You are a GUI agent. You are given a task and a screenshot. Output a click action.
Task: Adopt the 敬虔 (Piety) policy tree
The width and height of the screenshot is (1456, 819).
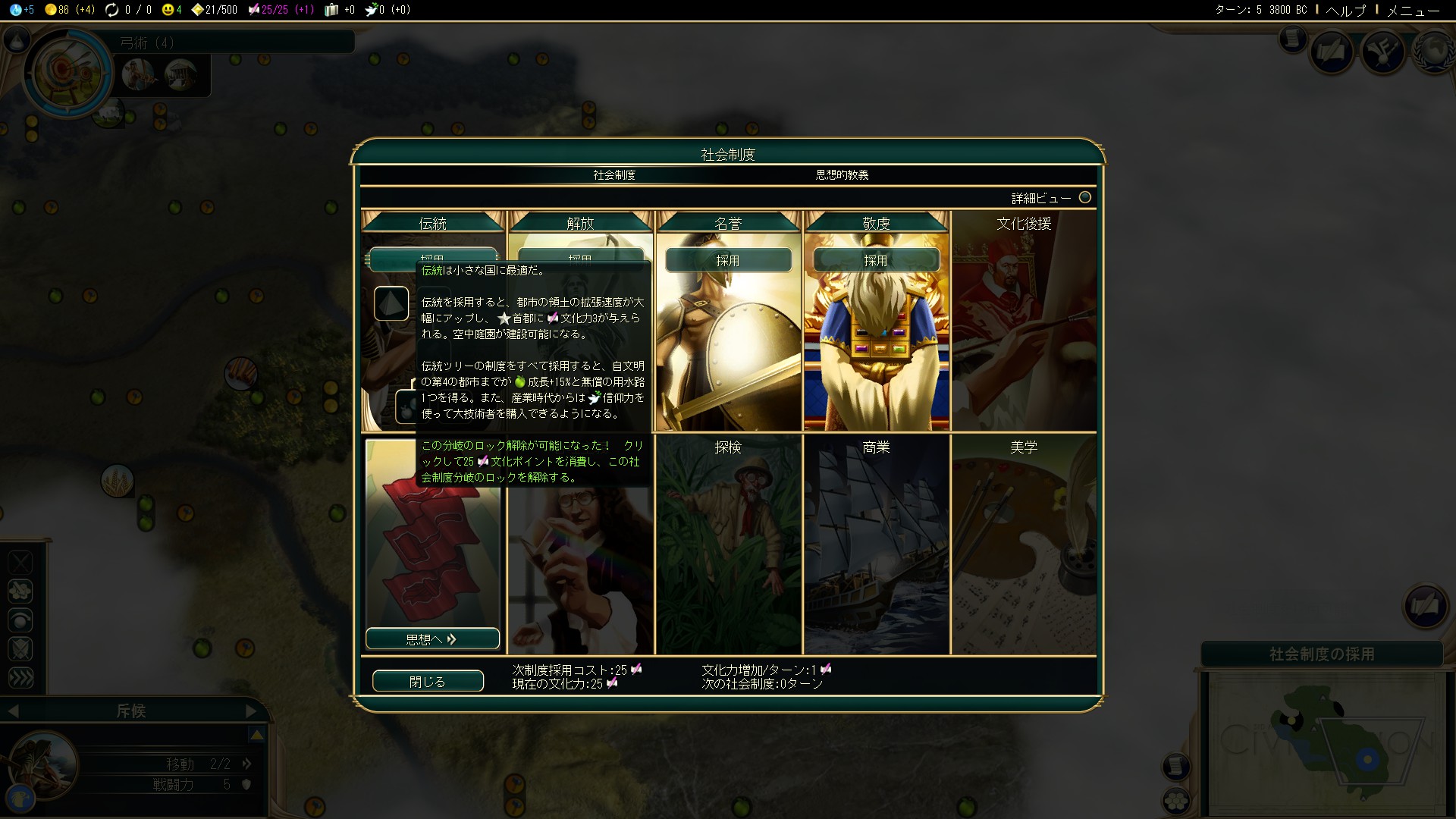pyautogui.click(x=876, y=260)
